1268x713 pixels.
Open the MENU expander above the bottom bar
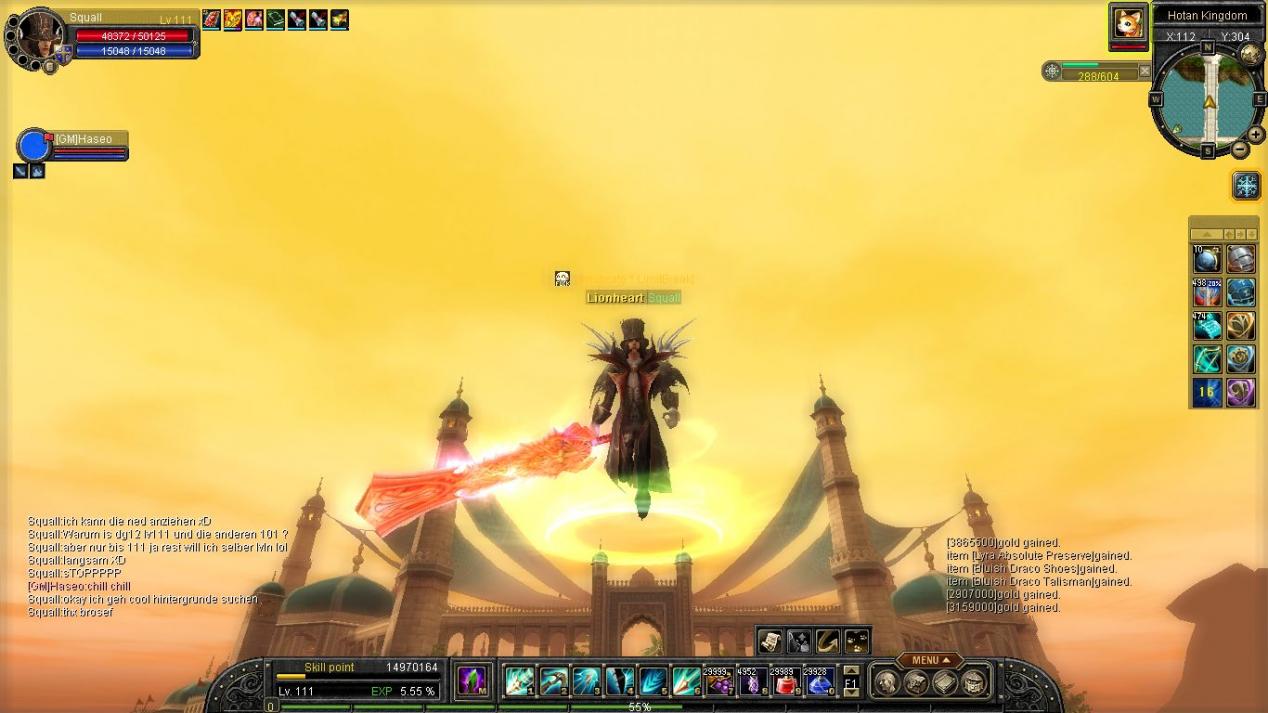929,660
